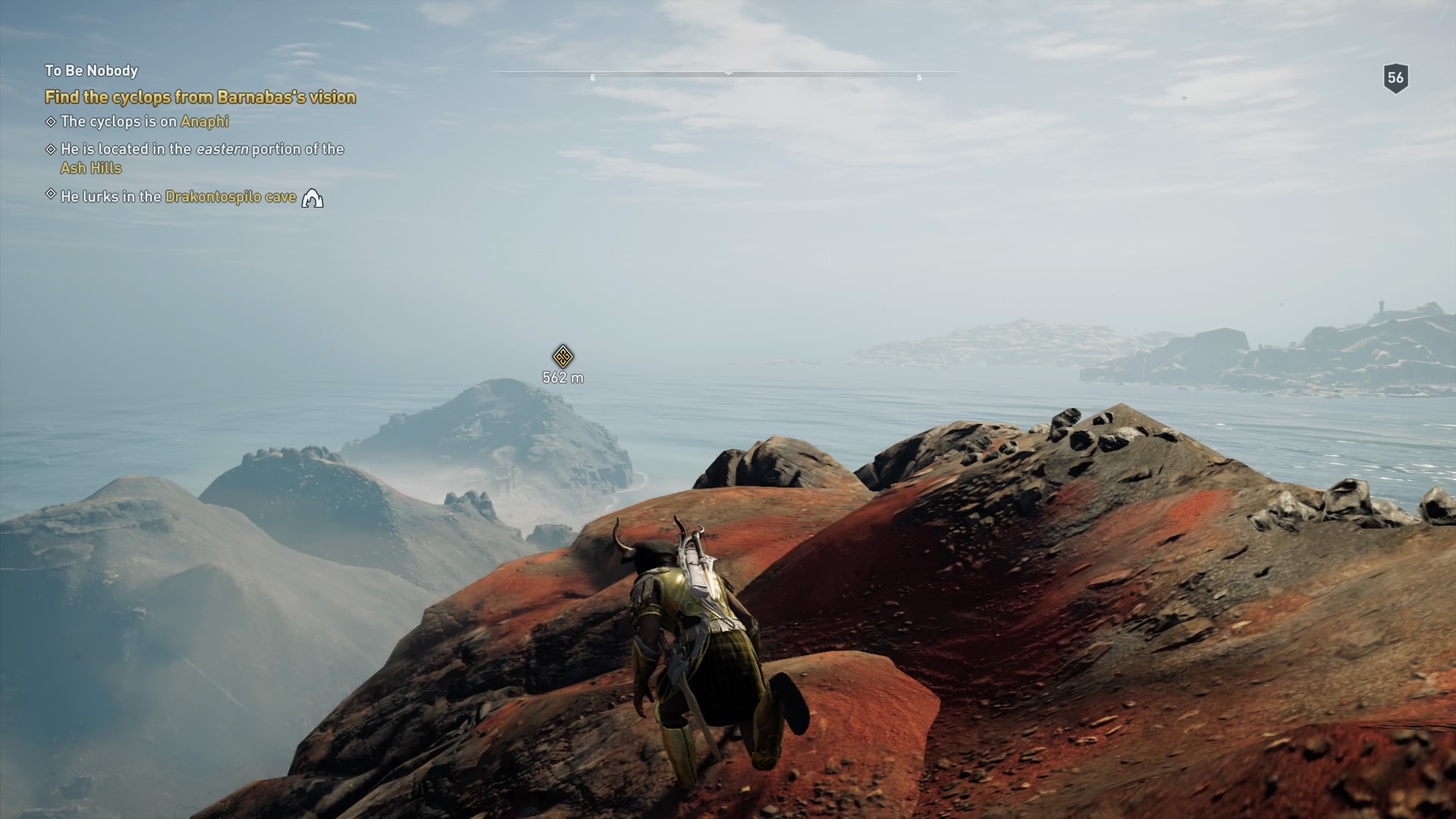
Task: Click the level 56 shield badge
Action: [1395, 77]
